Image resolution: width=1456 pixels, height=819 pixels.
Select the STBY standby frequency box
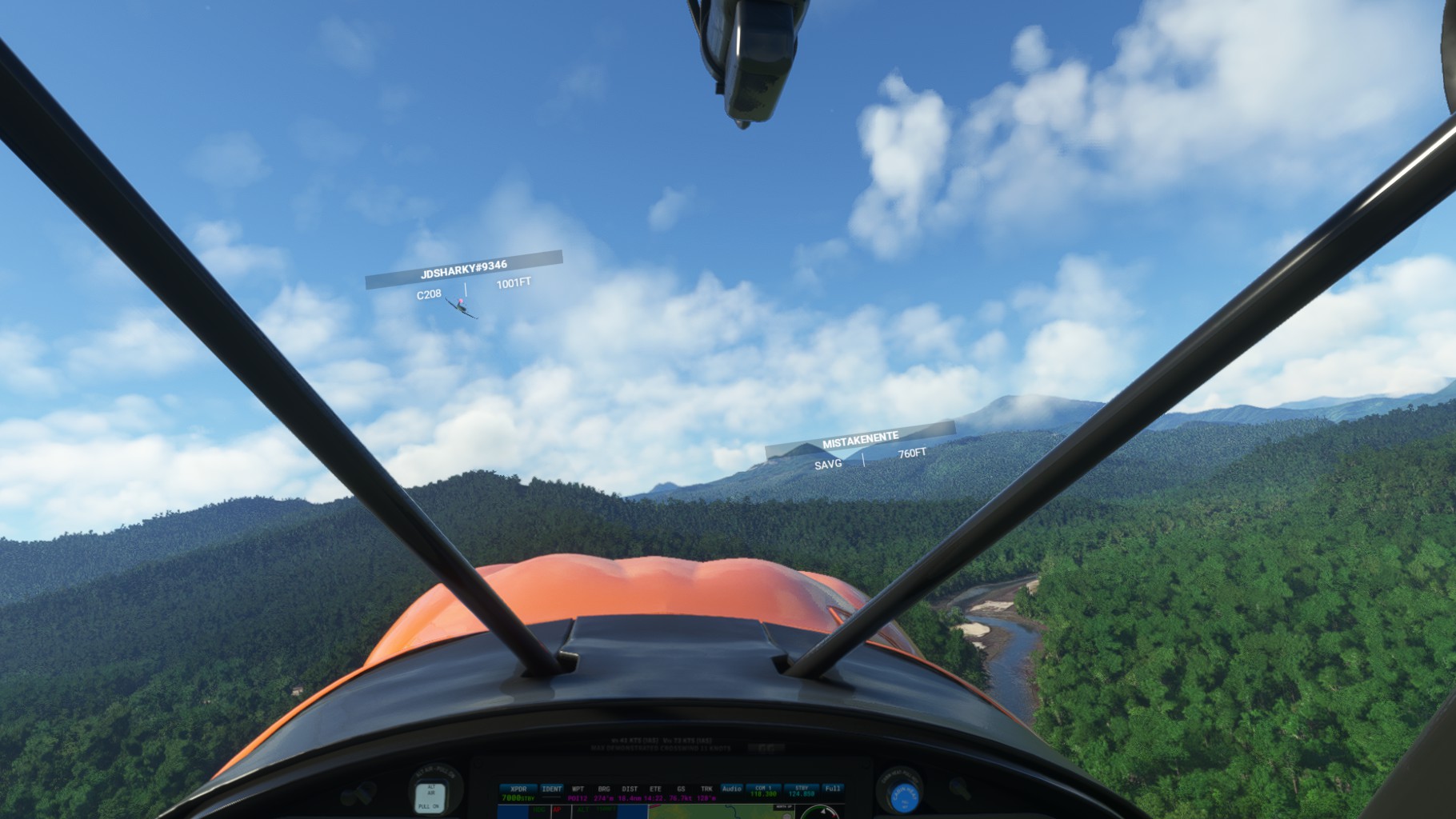point(802,792)
